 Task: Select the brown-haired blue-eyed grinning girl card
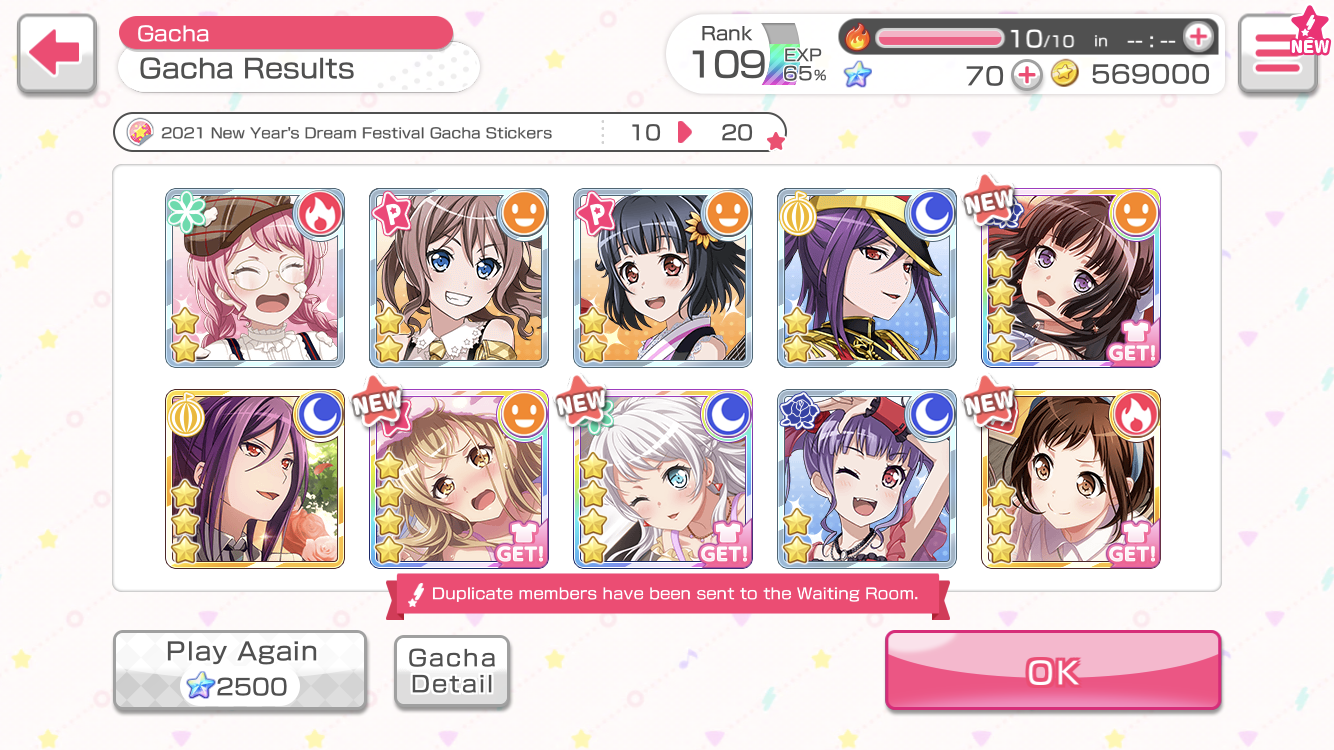click(x=459, y=278)
